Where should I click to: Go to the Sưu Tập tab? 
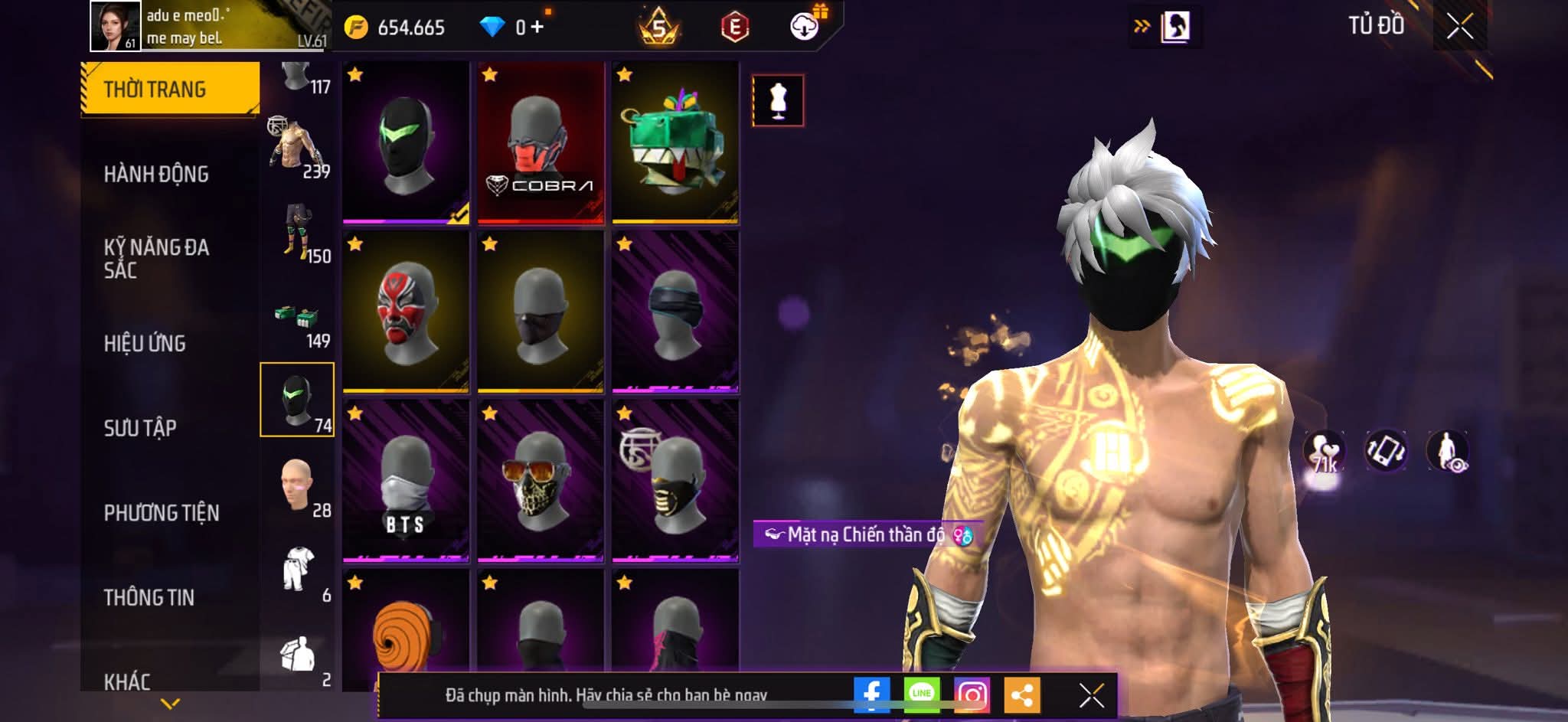[x=140, y=427]
